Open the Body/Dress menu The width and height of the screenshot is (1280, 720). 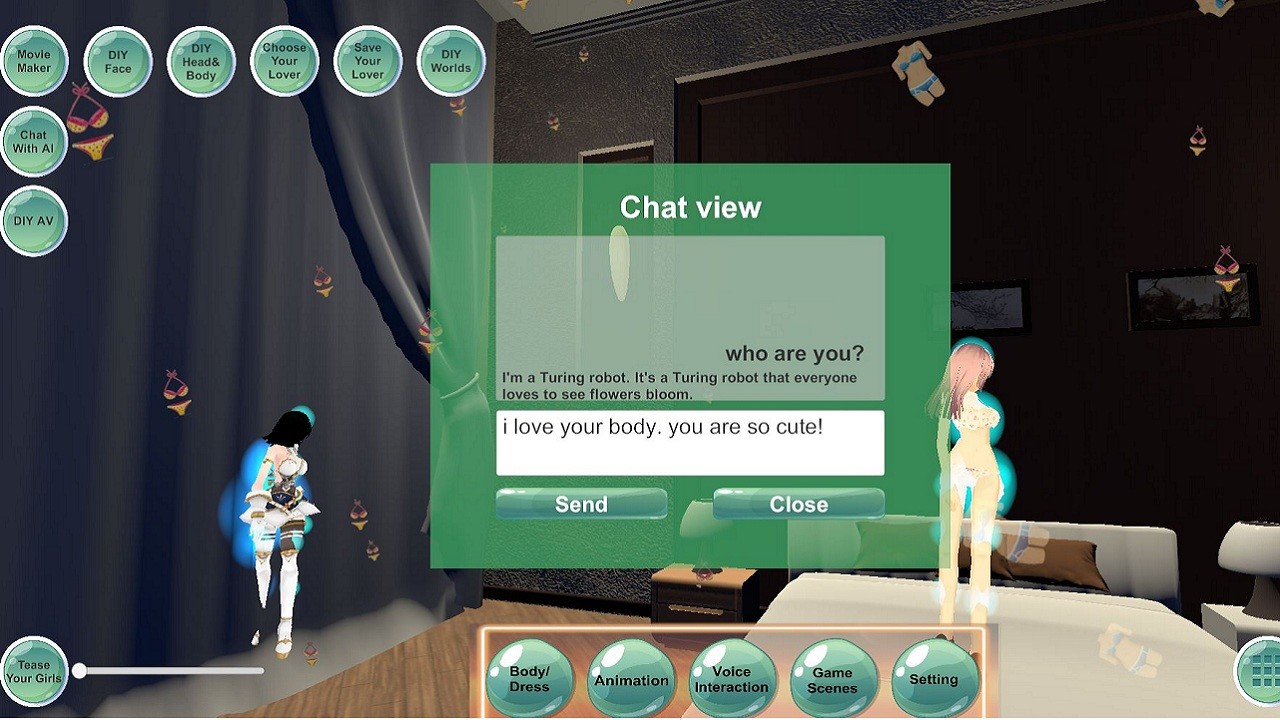(x=529, y=678)
